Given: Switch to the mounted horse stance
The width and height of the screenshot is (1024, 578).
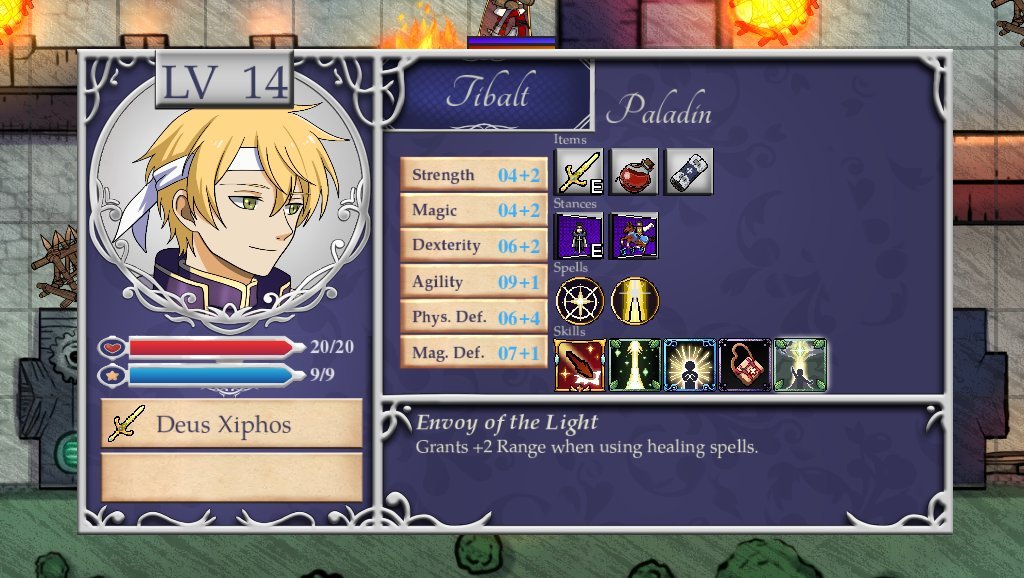Looking at the screenshot, I should (634, 236).
